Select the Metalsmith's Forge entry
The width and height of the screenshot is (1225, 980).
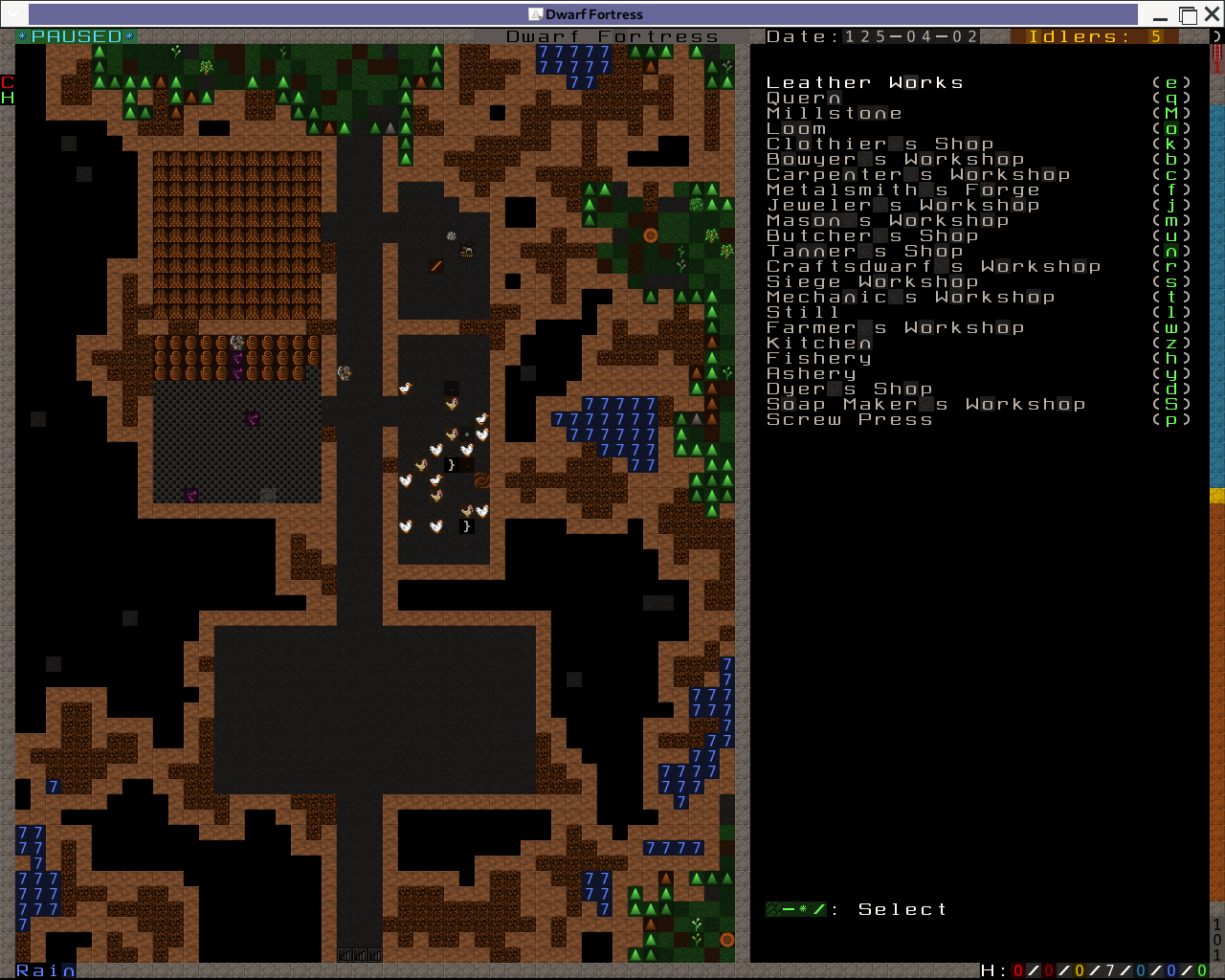(x=902, y=190)
